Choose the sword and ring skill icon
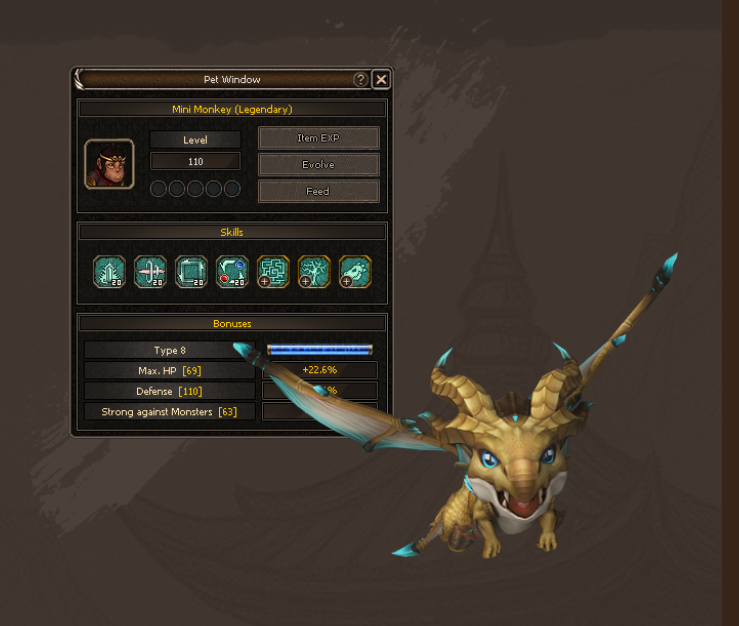739x626 pixels. [150, 271]
